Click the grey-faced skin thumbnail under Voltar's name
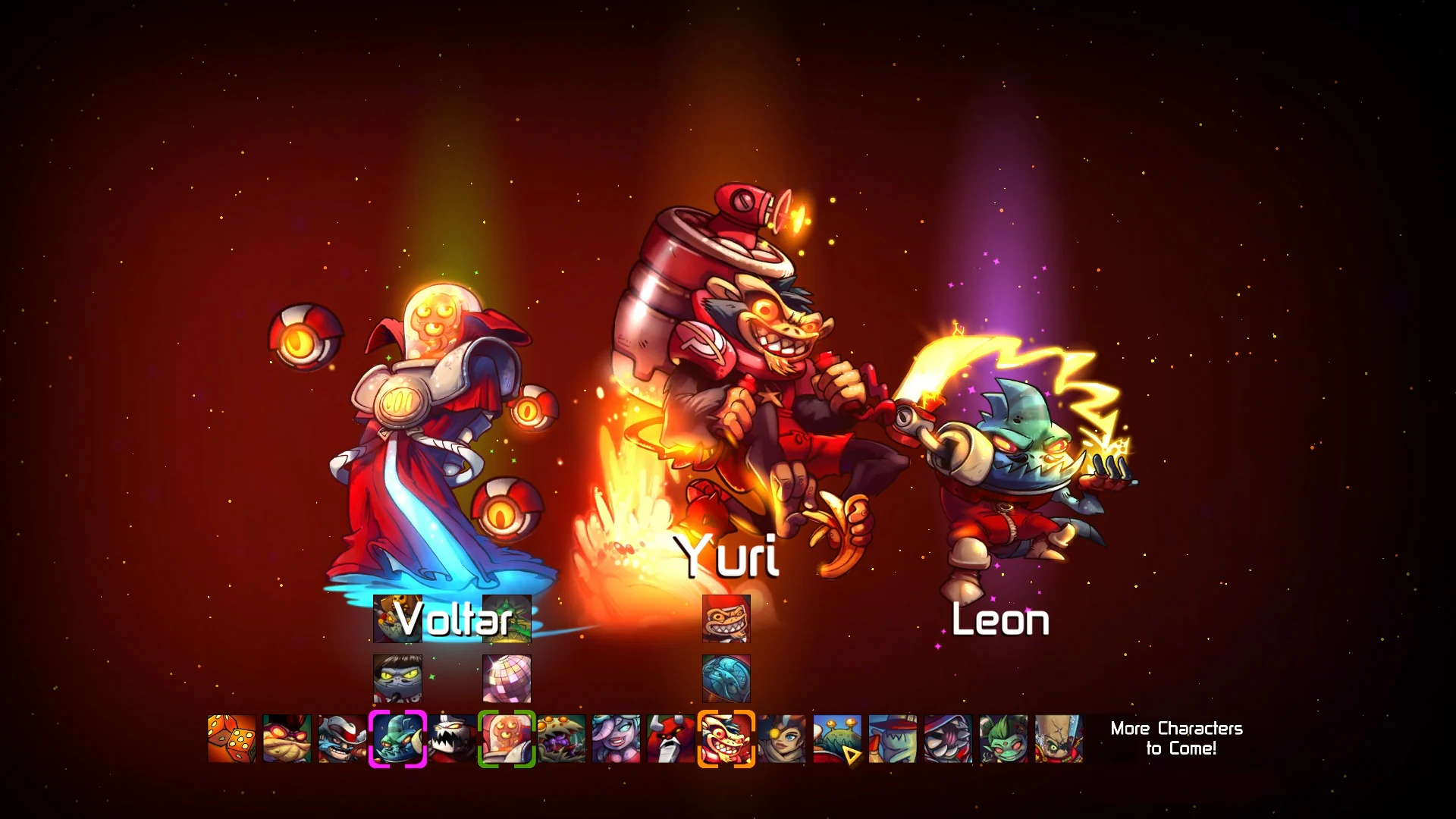The width and height of the screenshot is (1456, 819). (x=397, y=679)
